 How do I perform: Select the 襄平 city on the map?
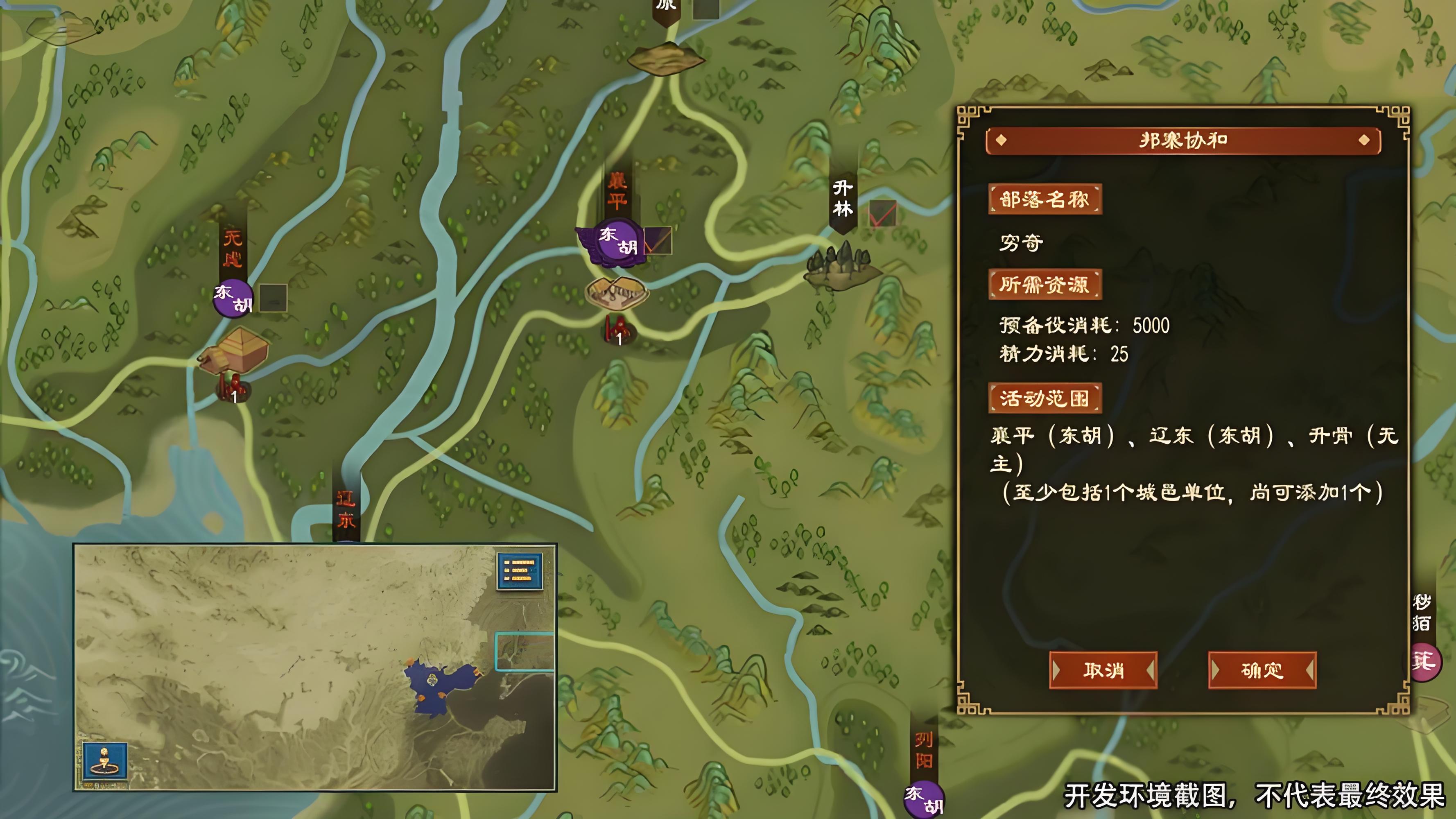pos(616,292)
